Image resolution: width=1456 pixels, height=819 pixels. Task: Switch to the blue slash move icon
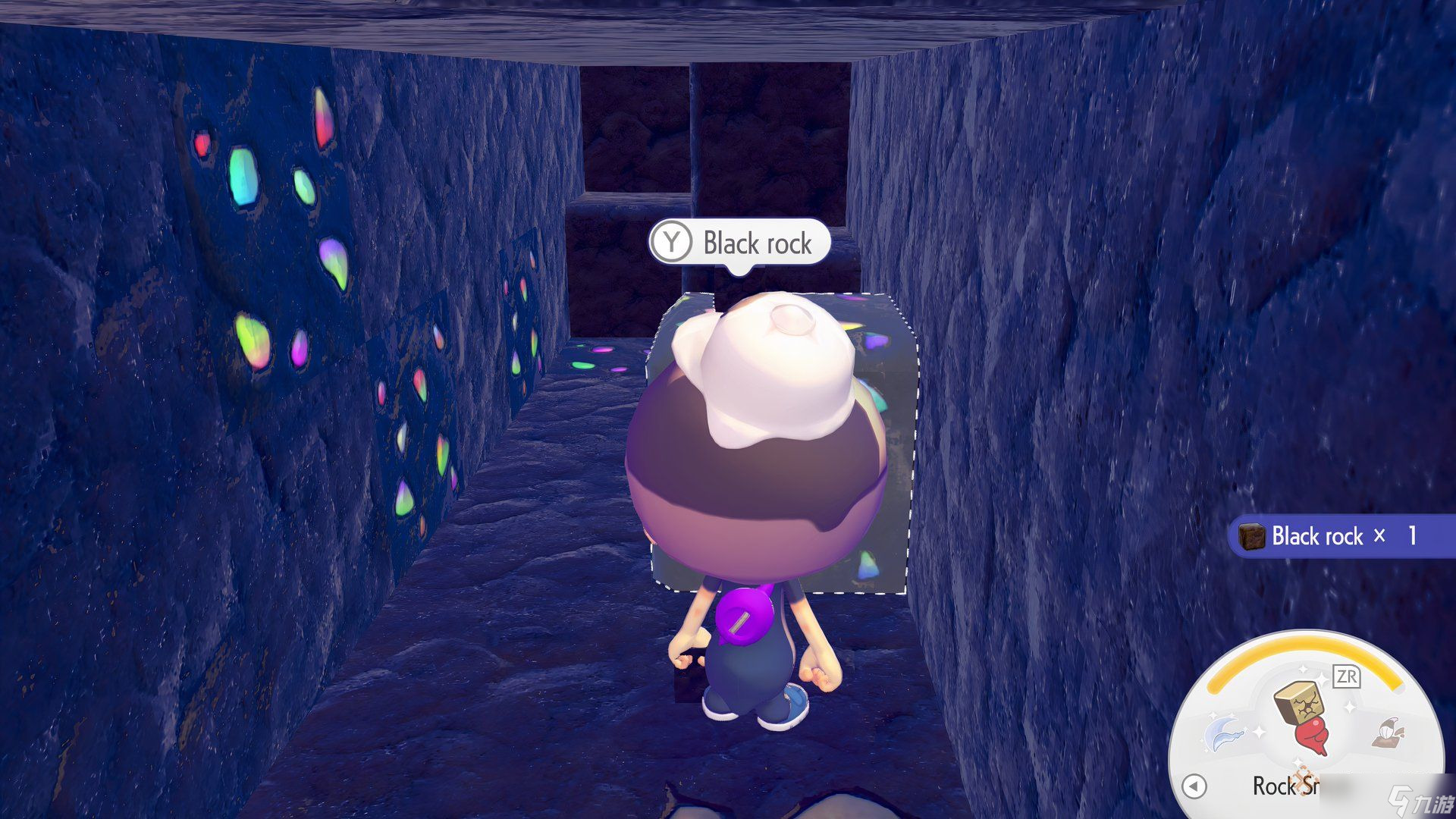(x=1225, y=732)
